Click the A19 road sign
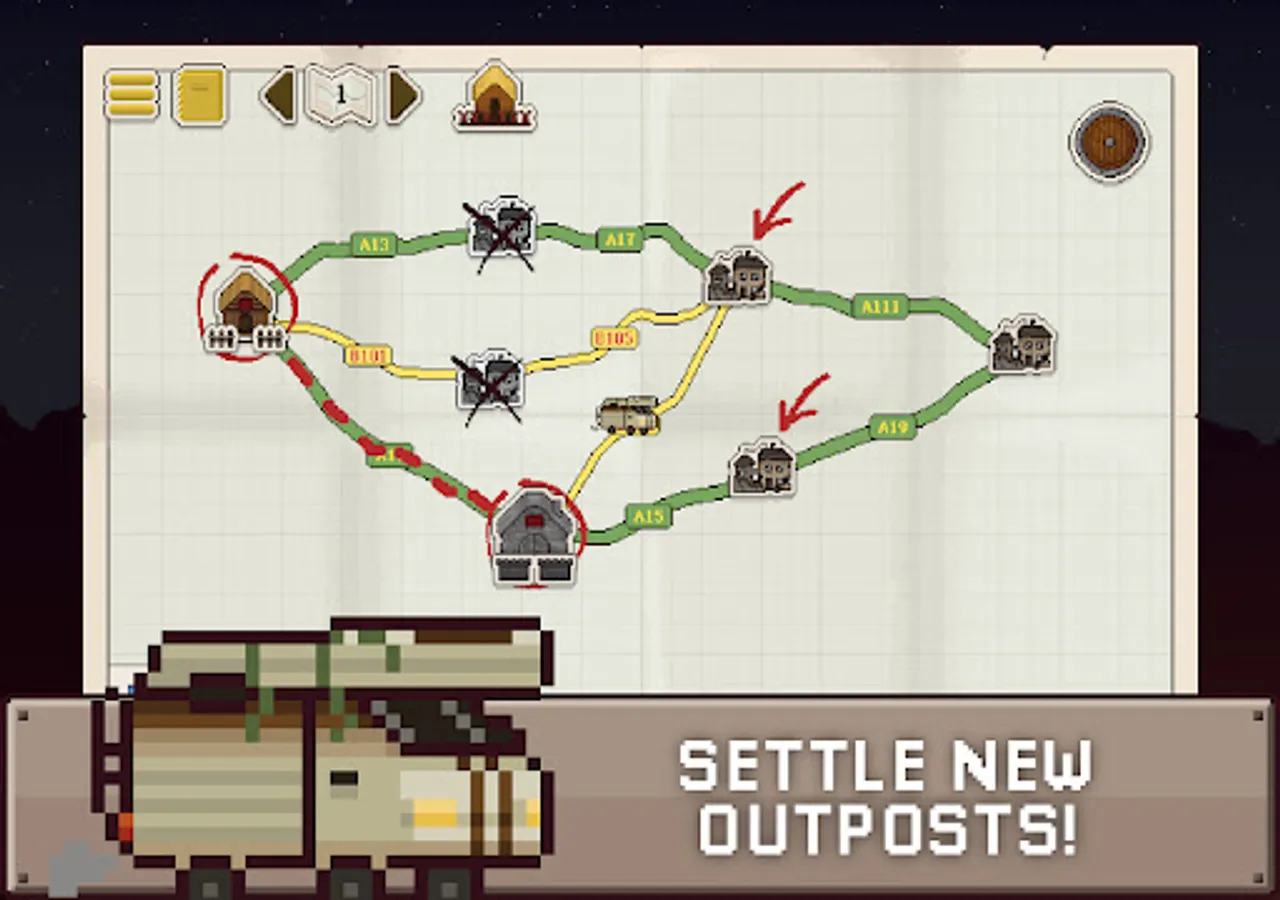Viewport: 1280px width, 900px height. point(894,425)
